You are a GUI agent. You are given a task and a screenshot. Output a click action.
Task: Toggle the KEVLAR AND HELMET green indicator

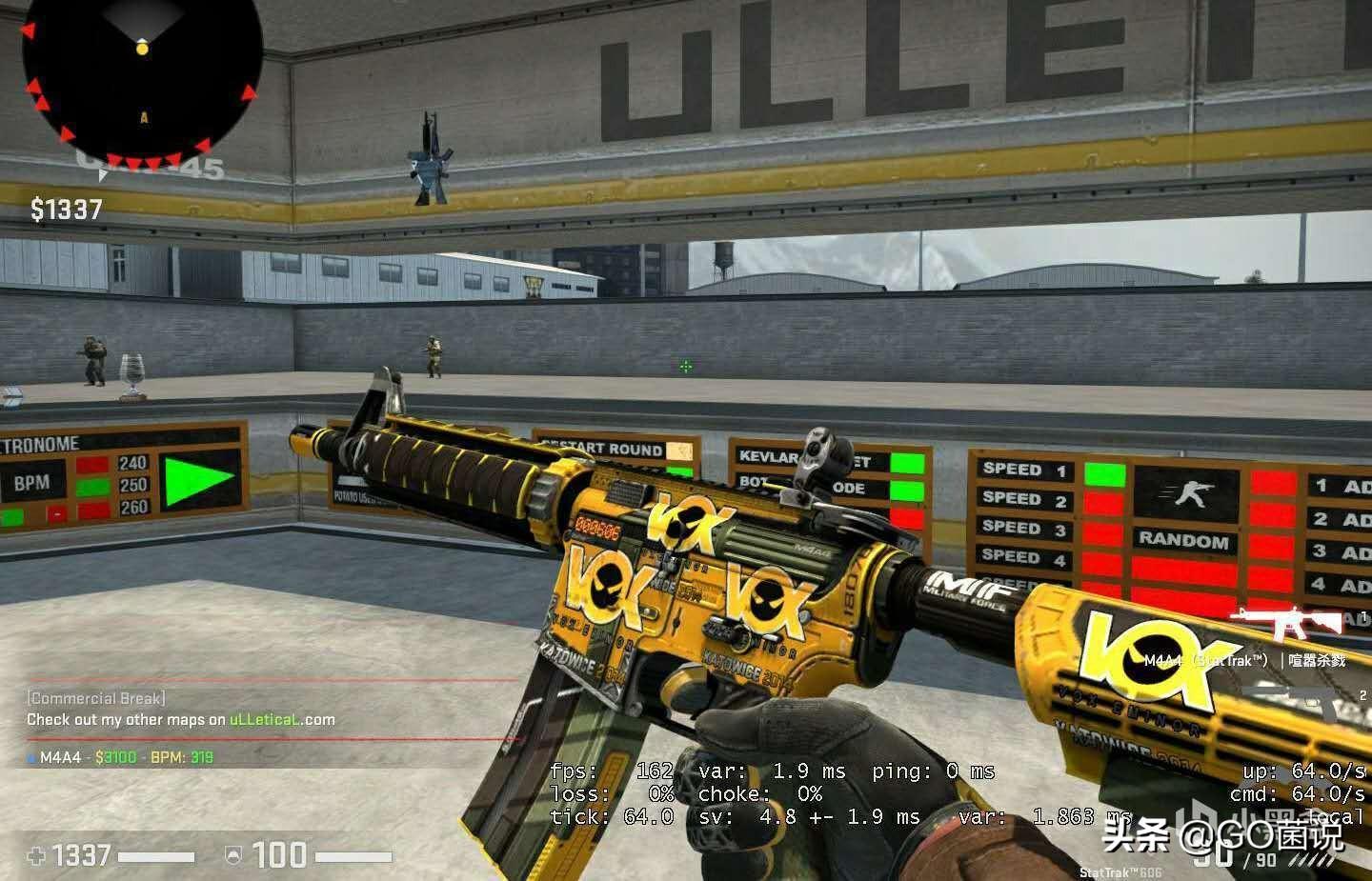[x=908, y=463]
